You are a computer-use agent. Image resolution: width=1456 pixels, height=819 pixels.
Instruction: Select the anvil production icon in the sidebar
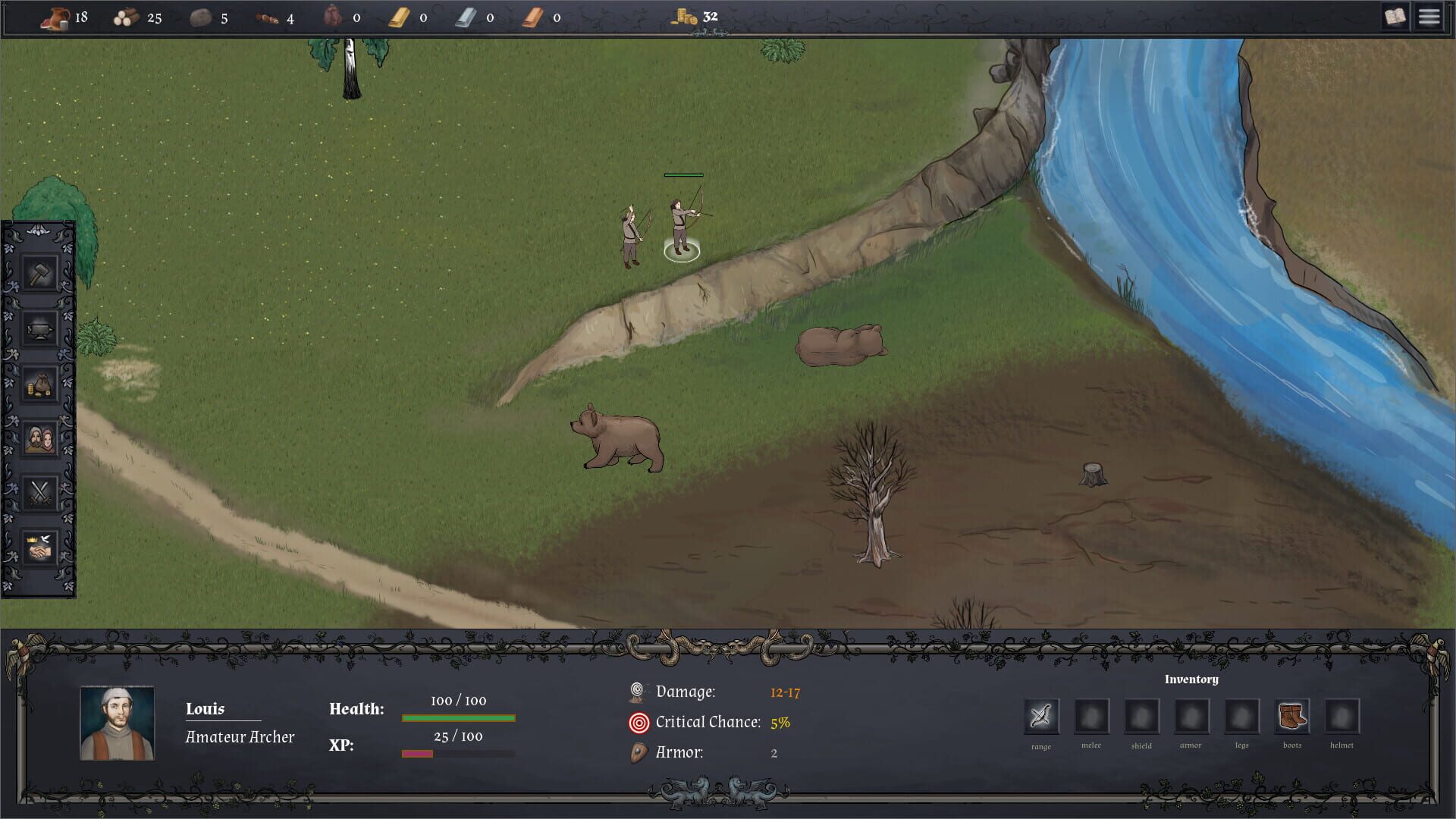pyautogui.click(x=39, y=328)
